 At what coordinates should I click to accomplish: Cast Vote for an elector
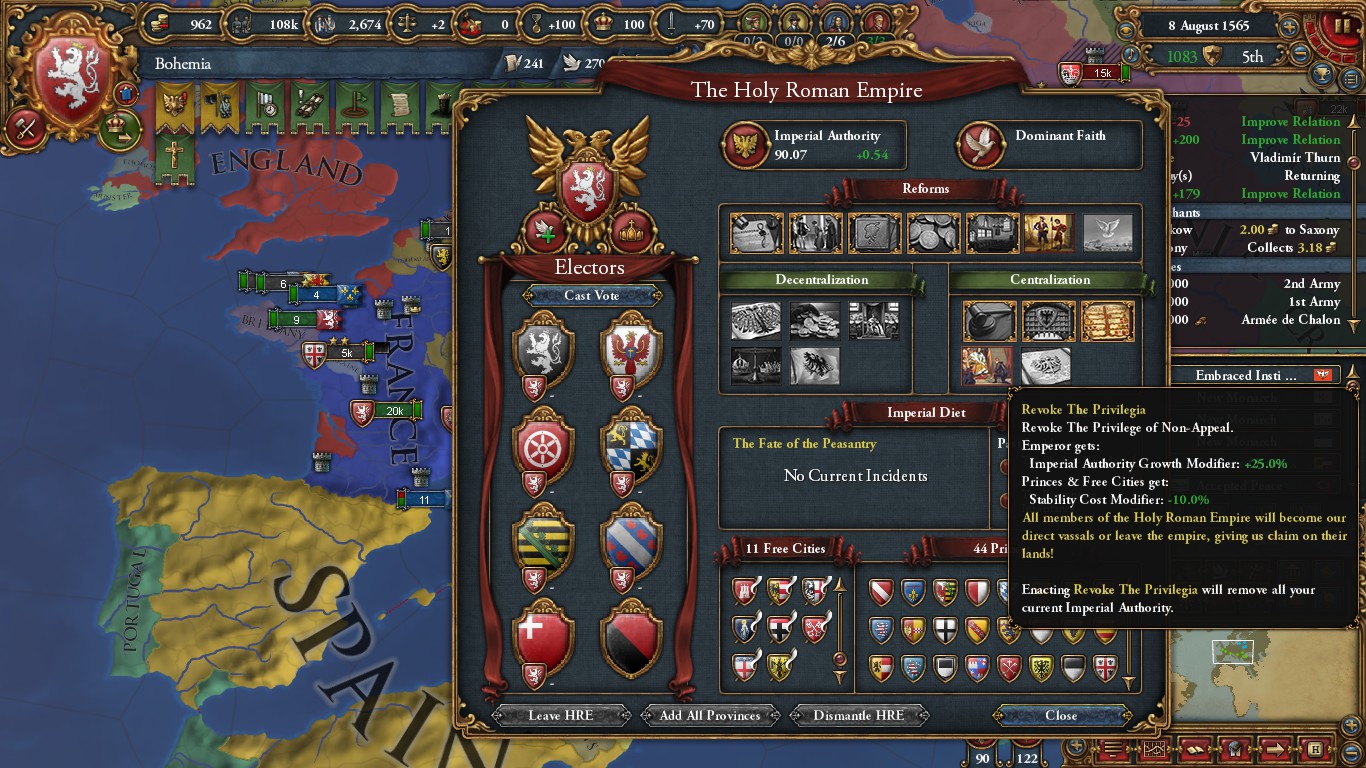591,295
